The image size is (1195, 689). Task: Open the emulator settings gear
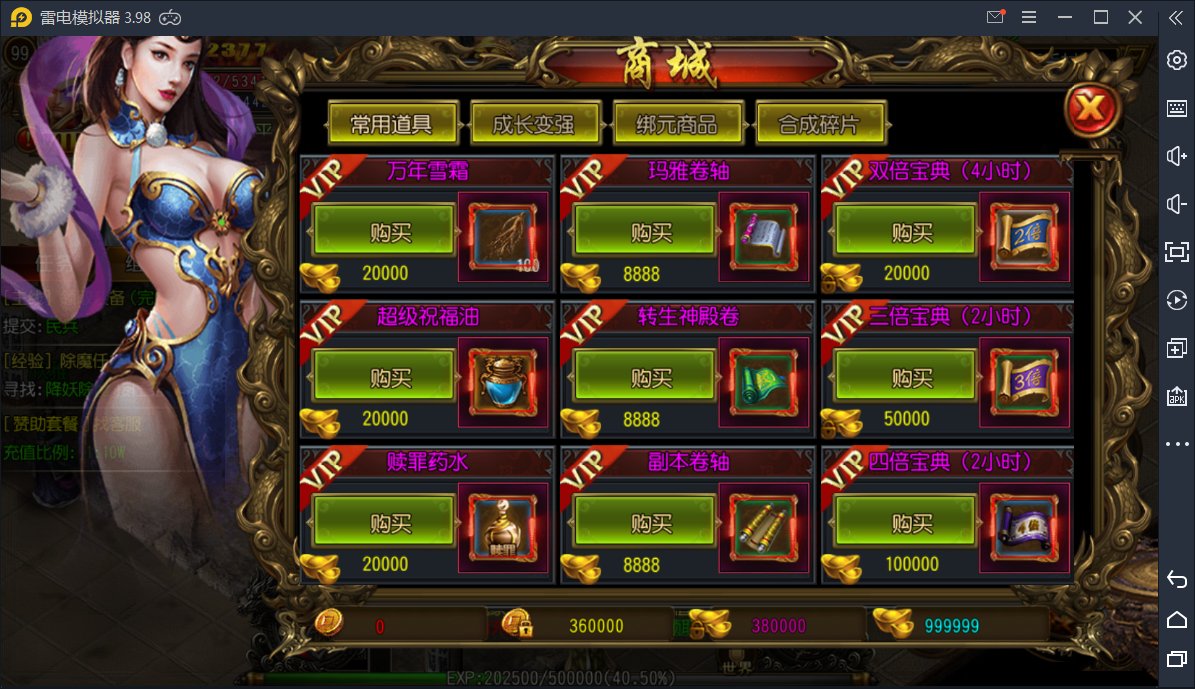(x=1177, y=60)
